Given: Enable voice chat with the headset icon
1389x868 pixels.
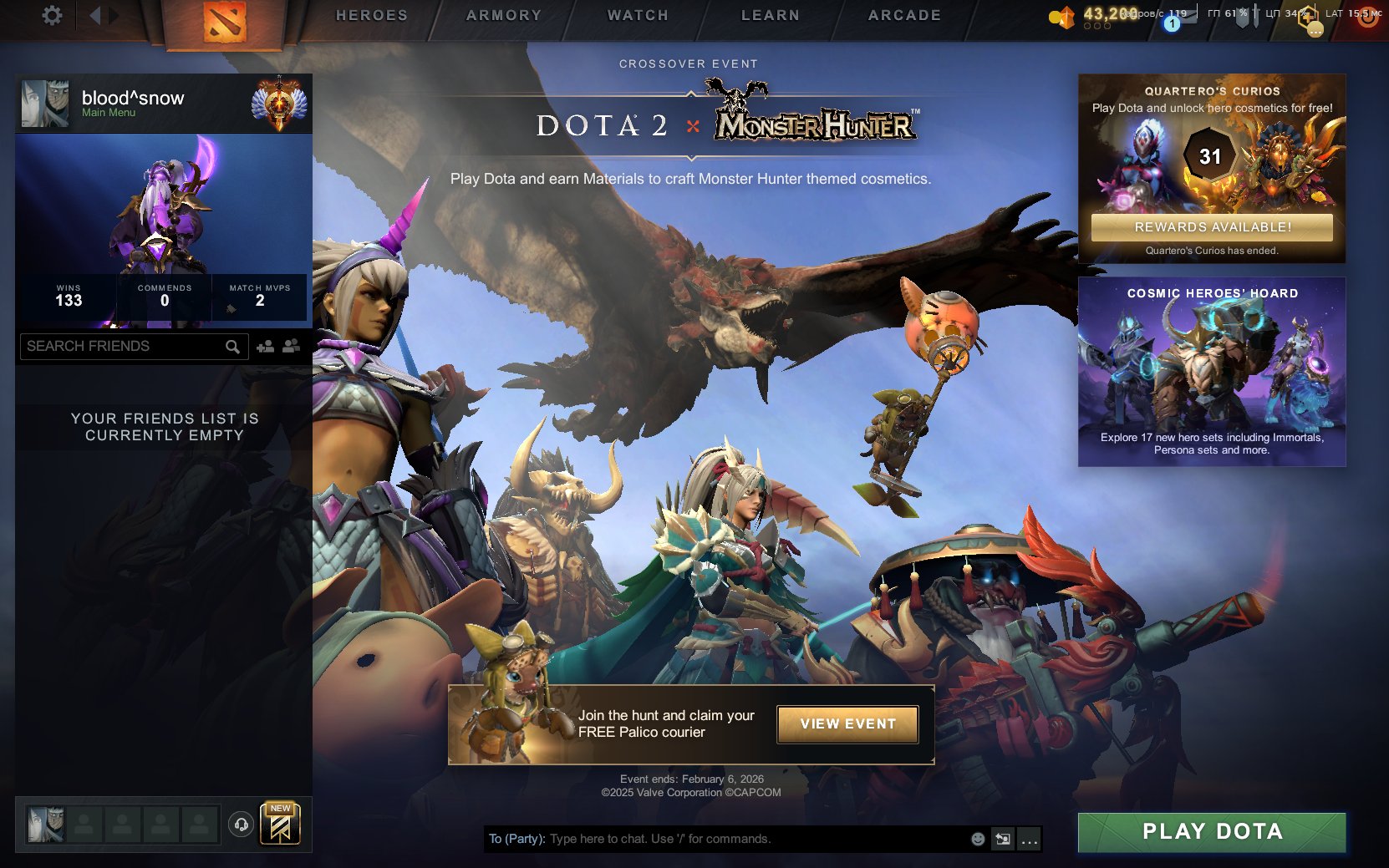Looking at the screenshot, I should [242, 825].
